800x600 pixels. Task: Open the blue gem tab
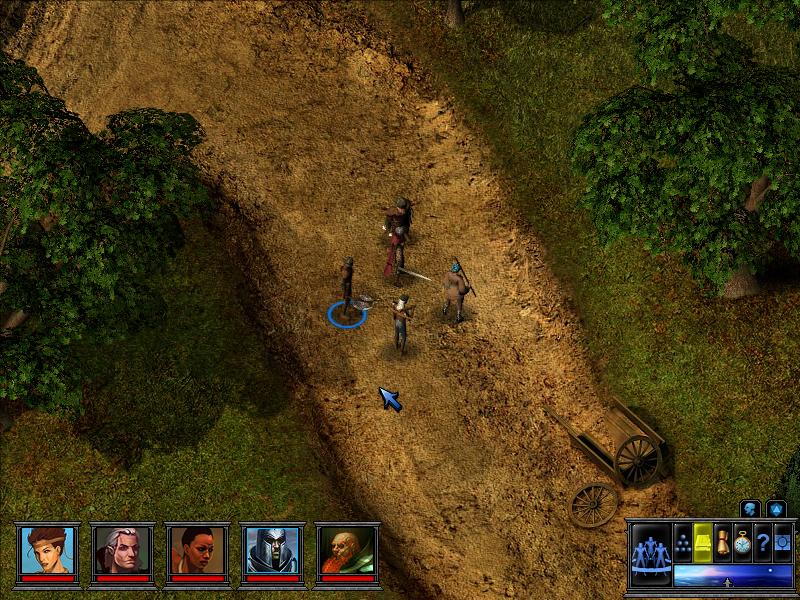click(x=776, y=509)
